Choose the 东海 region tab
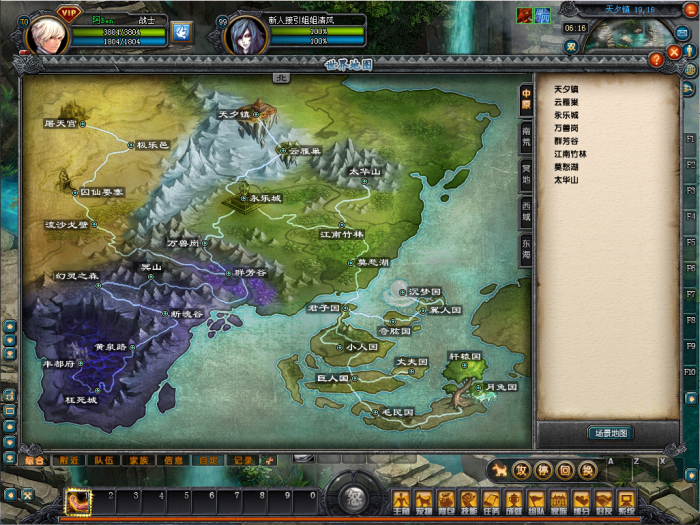The height and width of the screenshot is (525, 700). pos(526,247)
